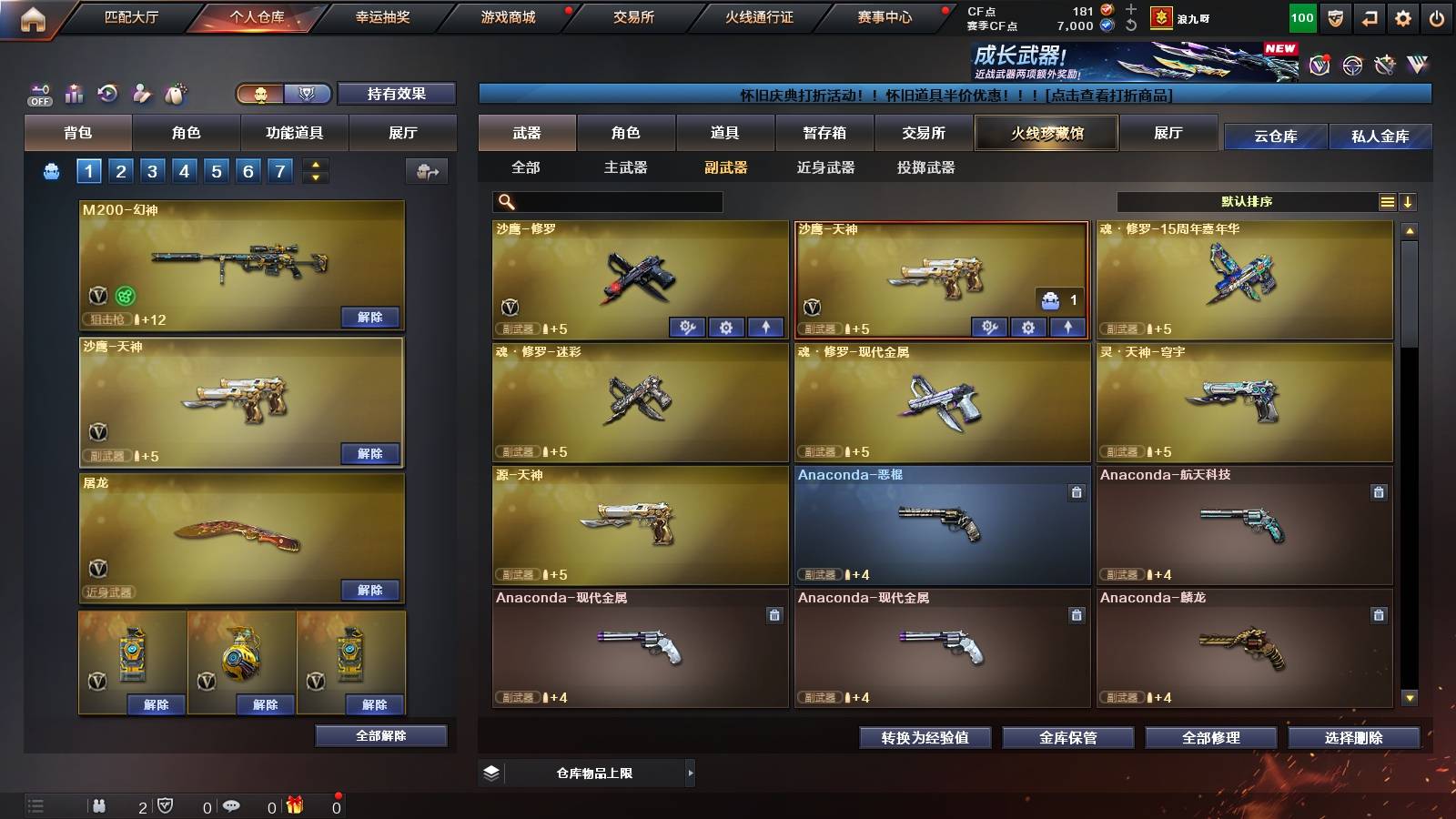The height and width of the screenshot is (819, 1456).
Task: Switch the character/rank toggle to the shield side
Action: [308, 94]
